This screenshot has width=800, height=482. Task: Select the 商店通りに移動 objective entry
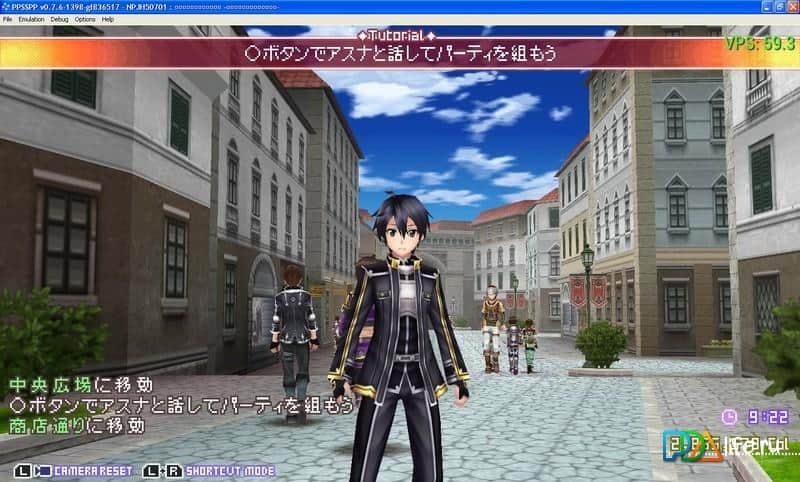point(76,426)
